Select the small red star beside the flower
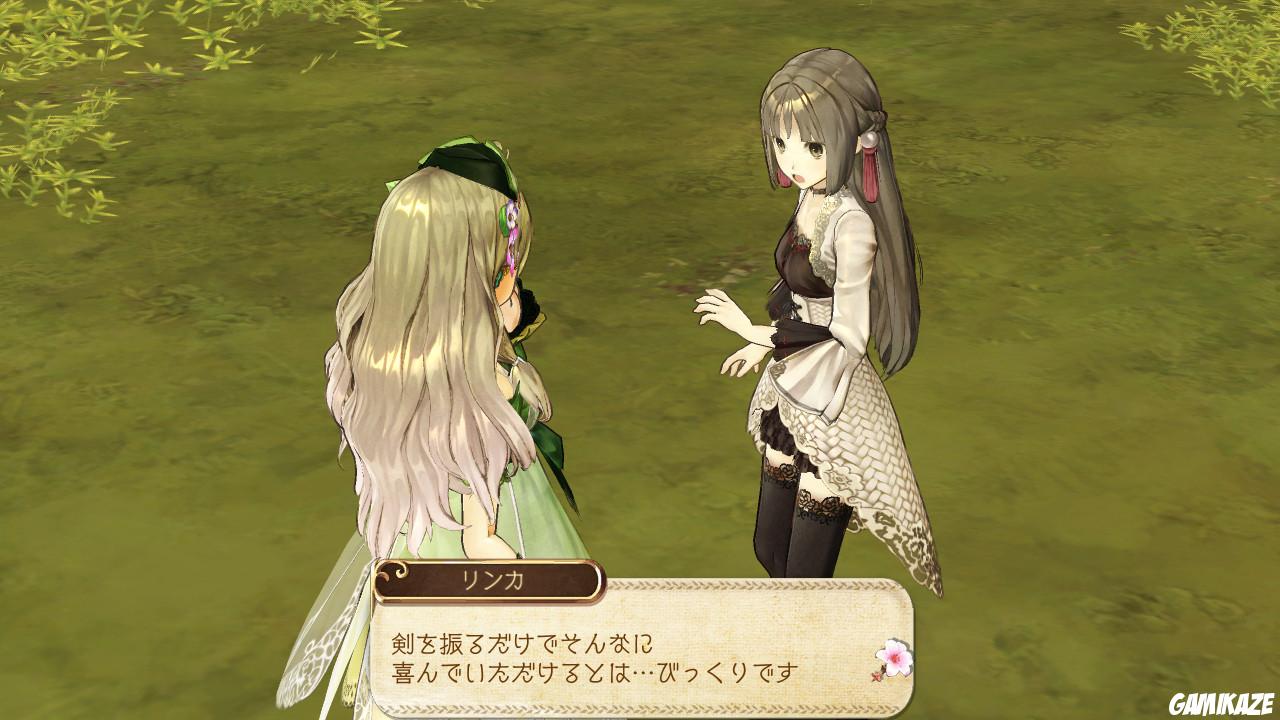The image size is (1280, 720). (876, 678)
